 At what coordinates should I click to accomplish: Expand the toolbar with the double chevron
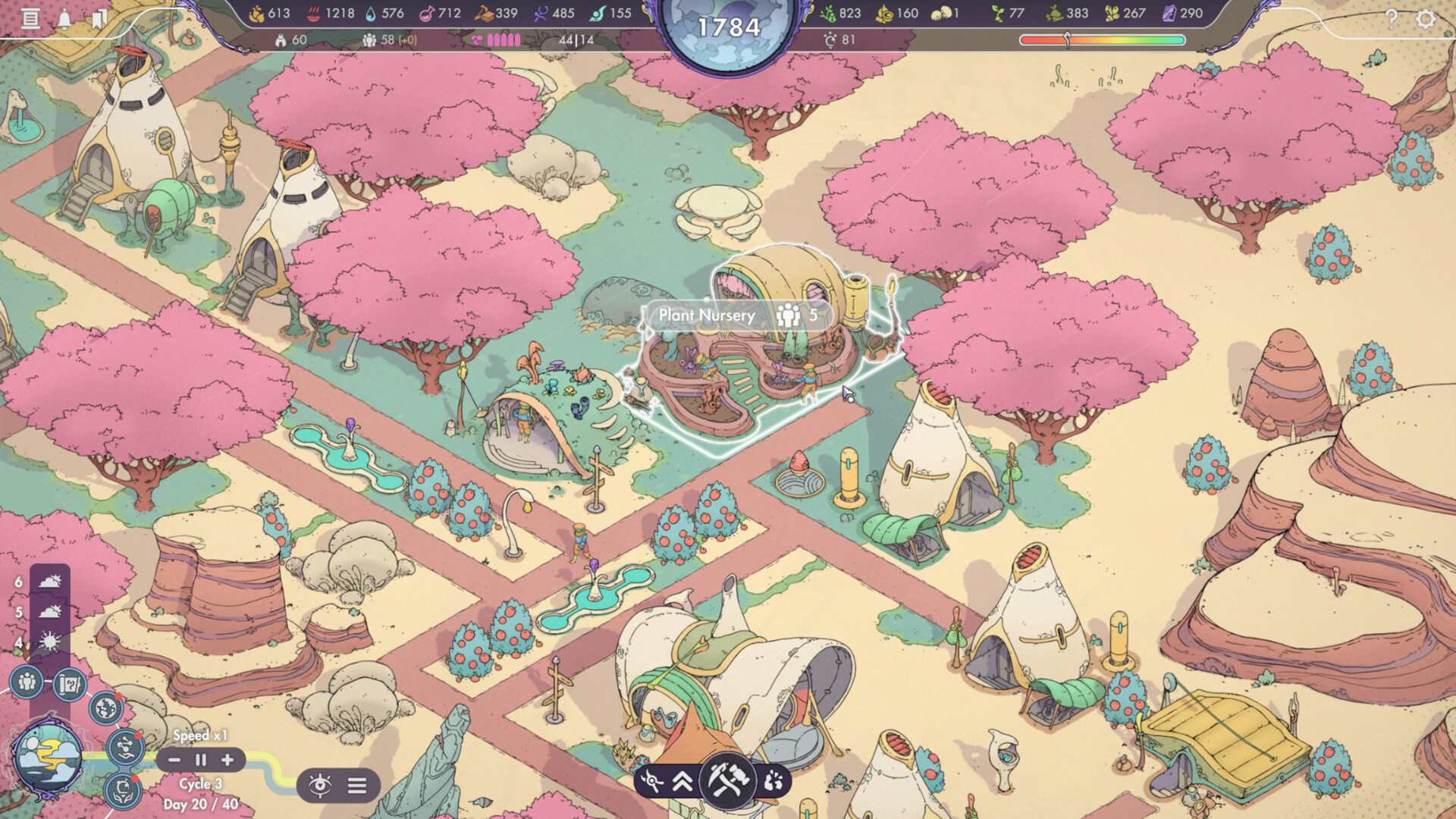(x=681, y=781)
